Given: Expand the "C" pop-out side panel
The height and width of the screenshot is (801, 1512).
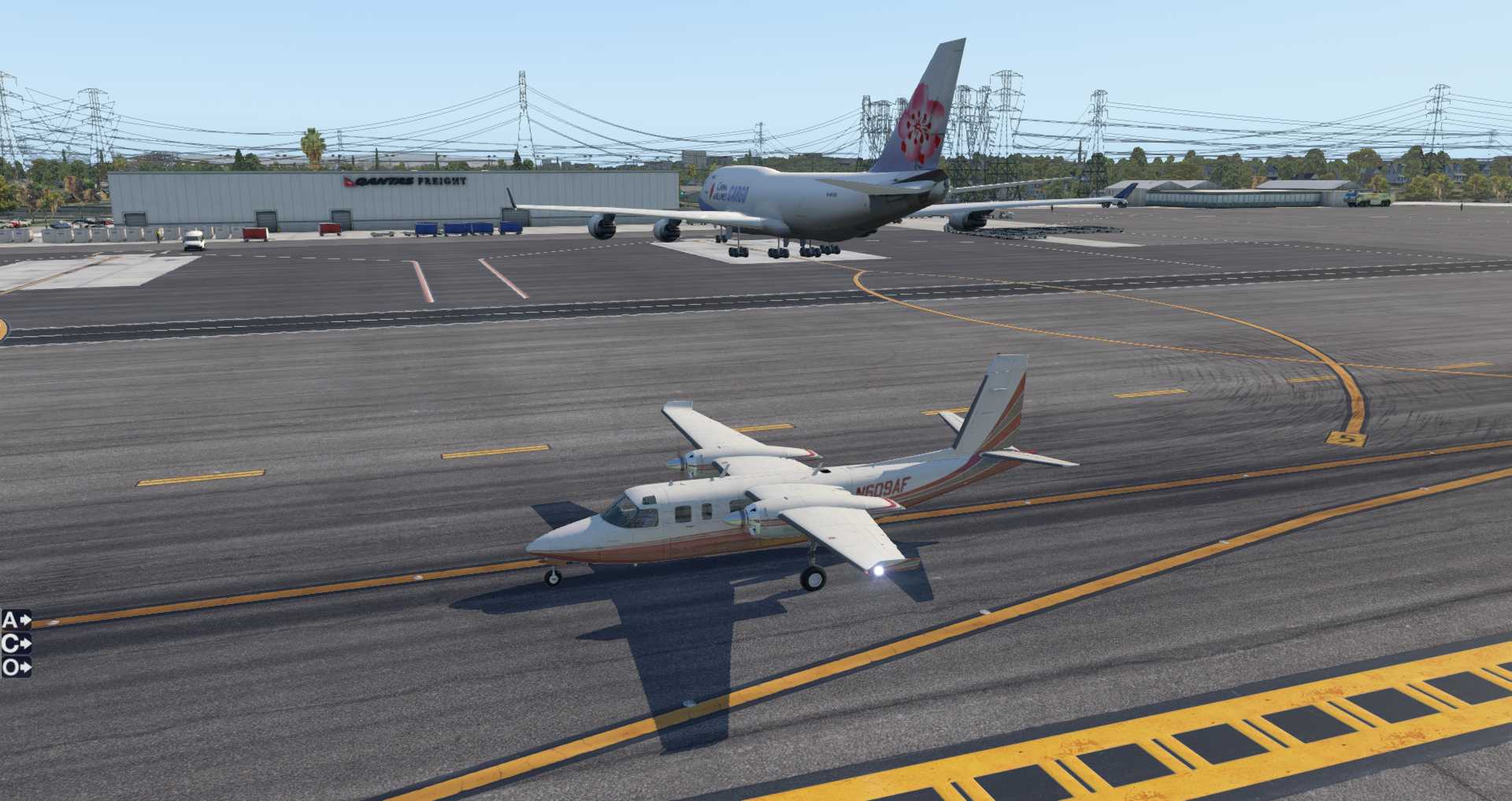Looking at the screenshot, I should pos(16,643).
